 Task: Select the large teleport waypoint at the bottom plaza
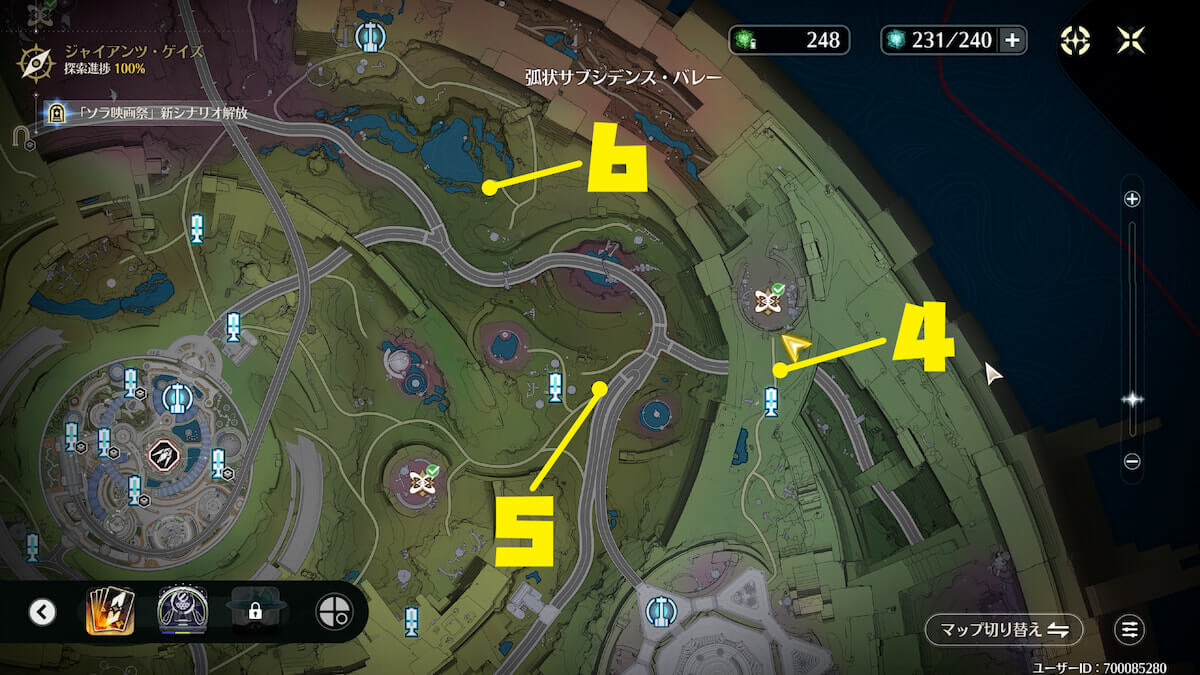659,609
